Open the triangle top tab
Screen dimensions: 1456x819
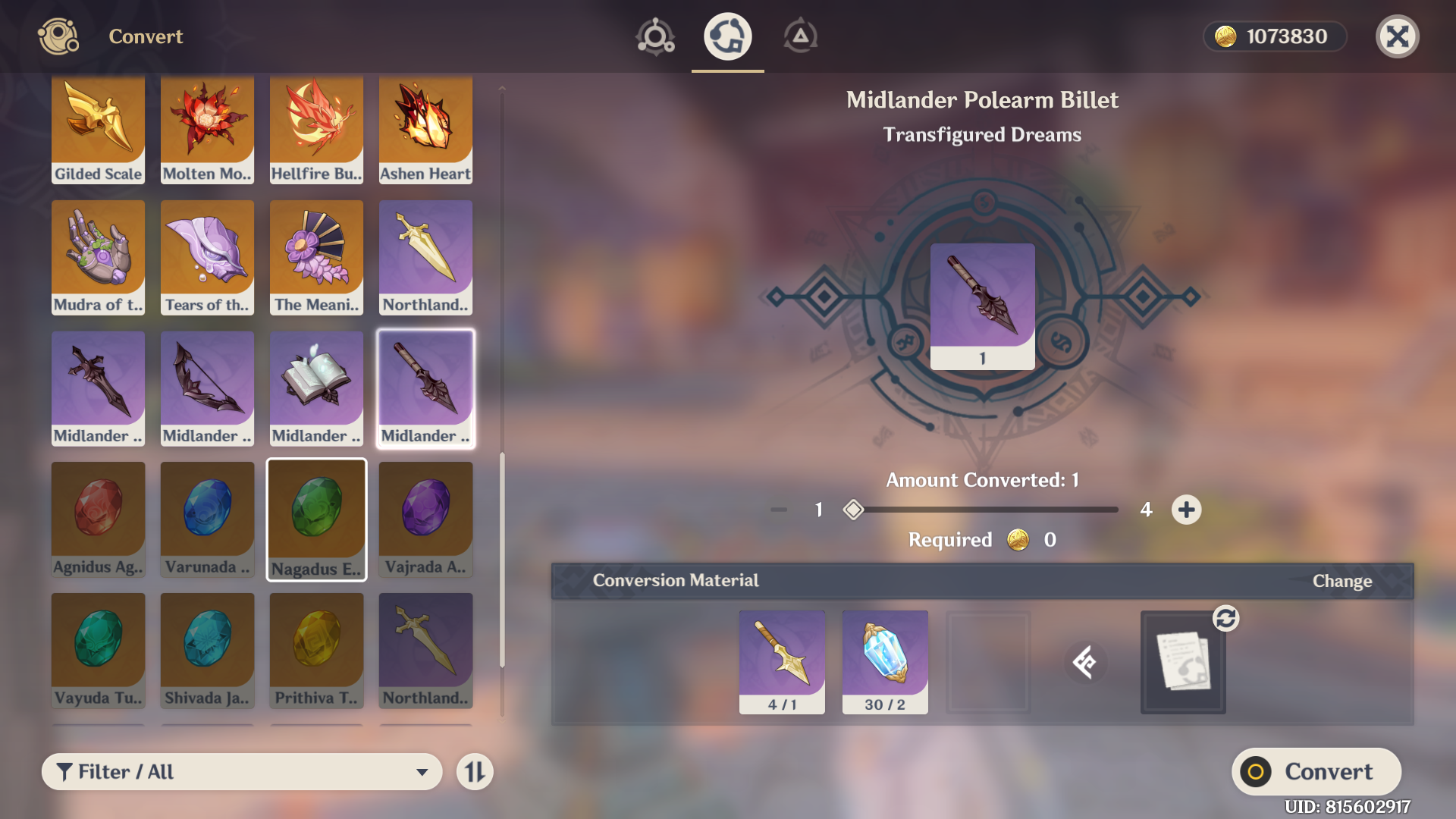[800, 36]
